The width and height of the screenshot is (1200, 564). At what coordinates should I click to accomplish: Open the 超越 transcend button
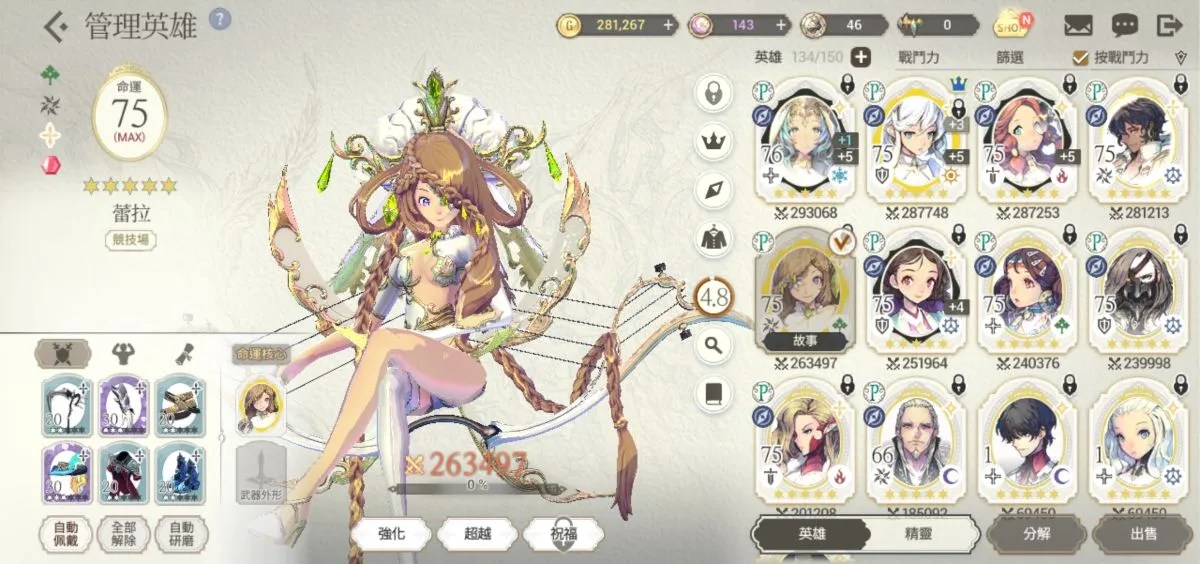pos(478,533)
